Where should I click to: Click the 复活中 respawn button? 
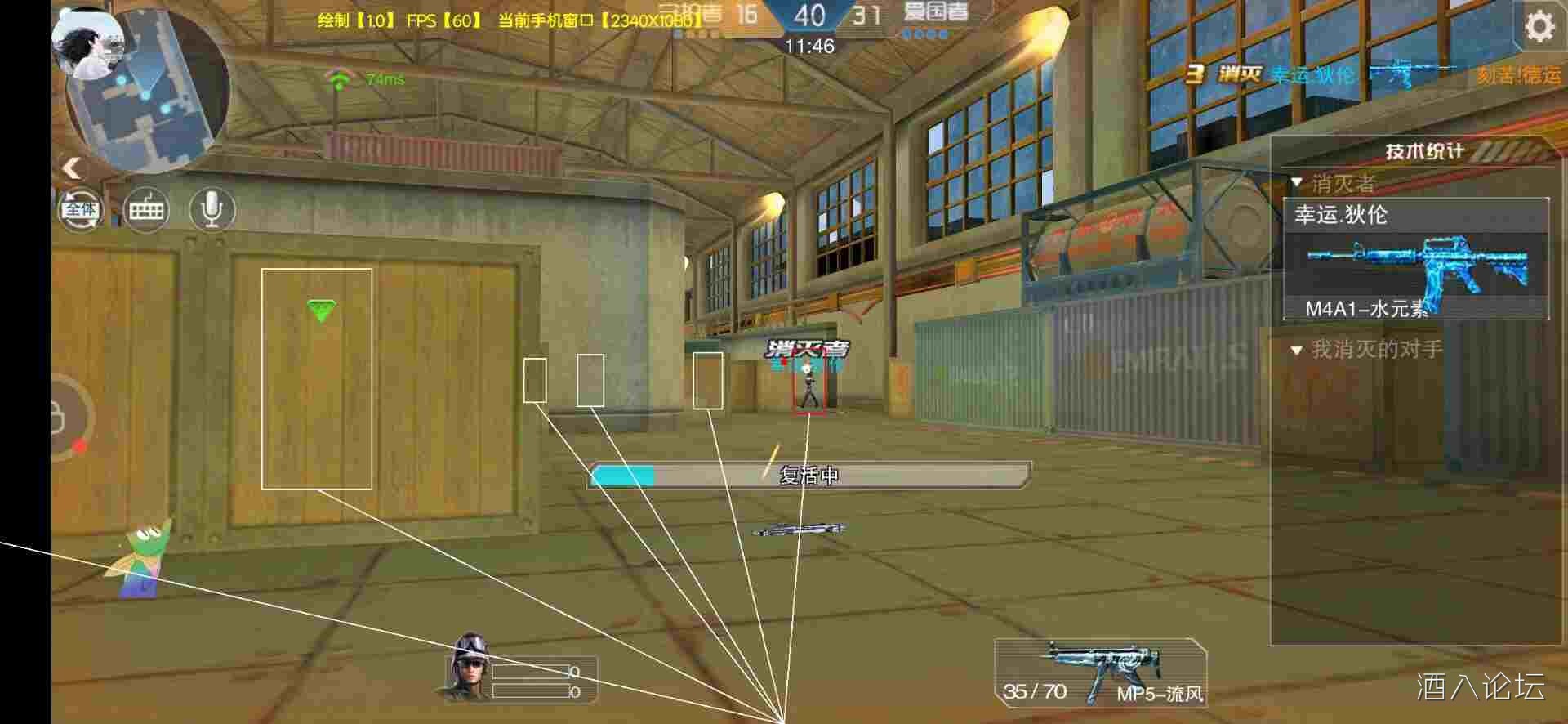[x=808, y=474]
